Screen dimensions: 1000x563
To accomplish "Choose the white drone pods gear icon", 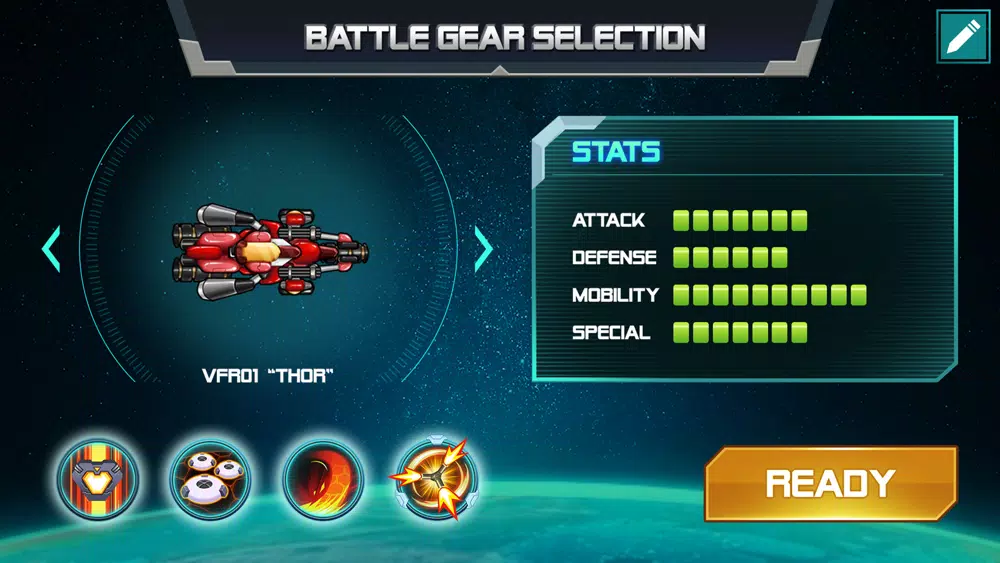I will [x=210, y=480].
